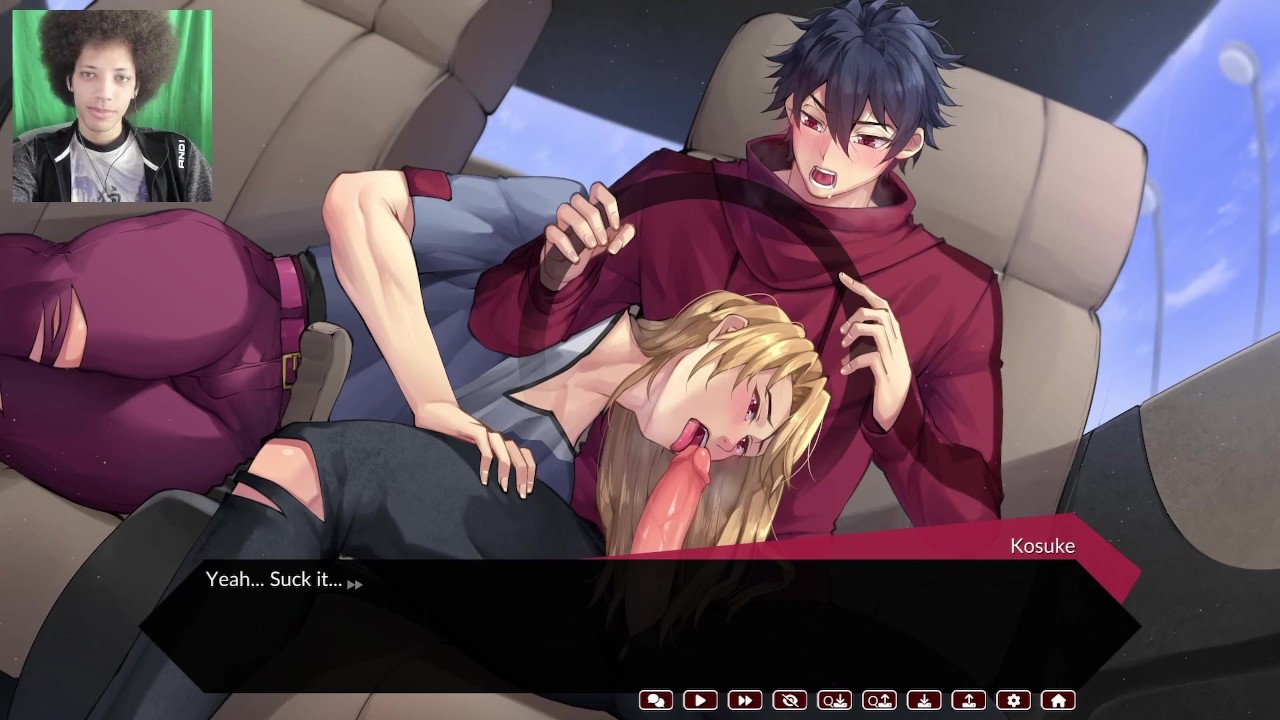
Task: Quick save using the Q download icon
Action: coord(834,701)
